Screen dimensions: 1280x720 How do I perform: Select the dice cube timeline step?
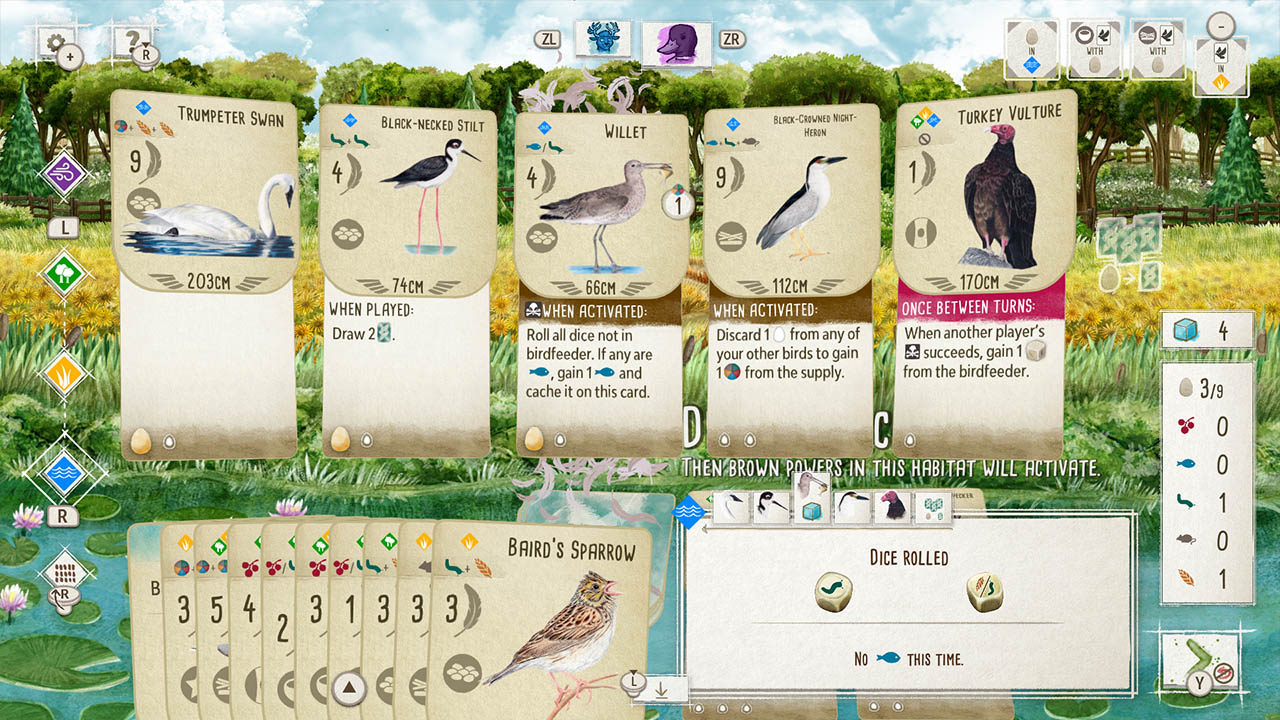(811, 510)
